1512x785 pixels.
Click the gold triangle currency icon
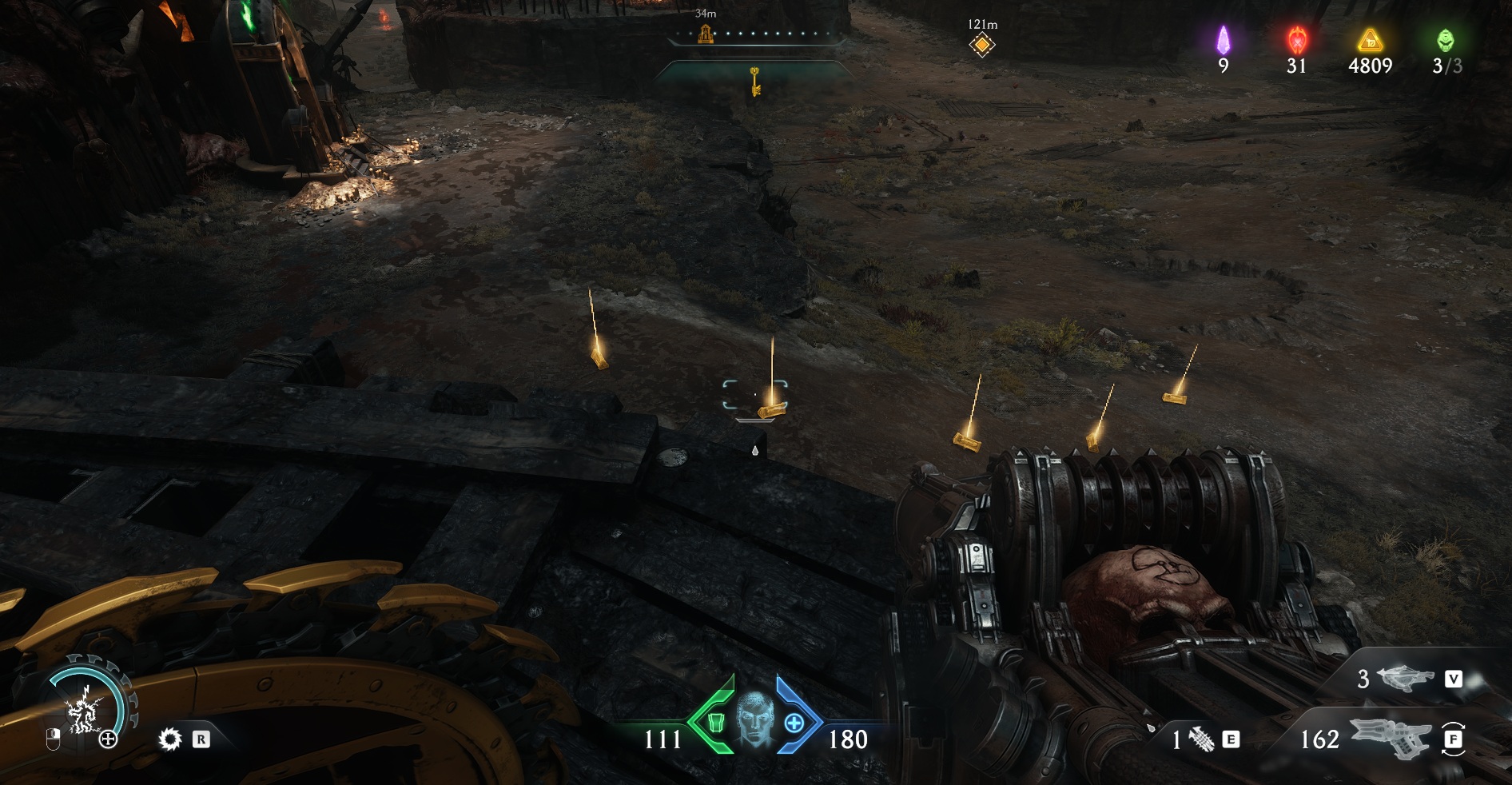tap(1370, 40)
